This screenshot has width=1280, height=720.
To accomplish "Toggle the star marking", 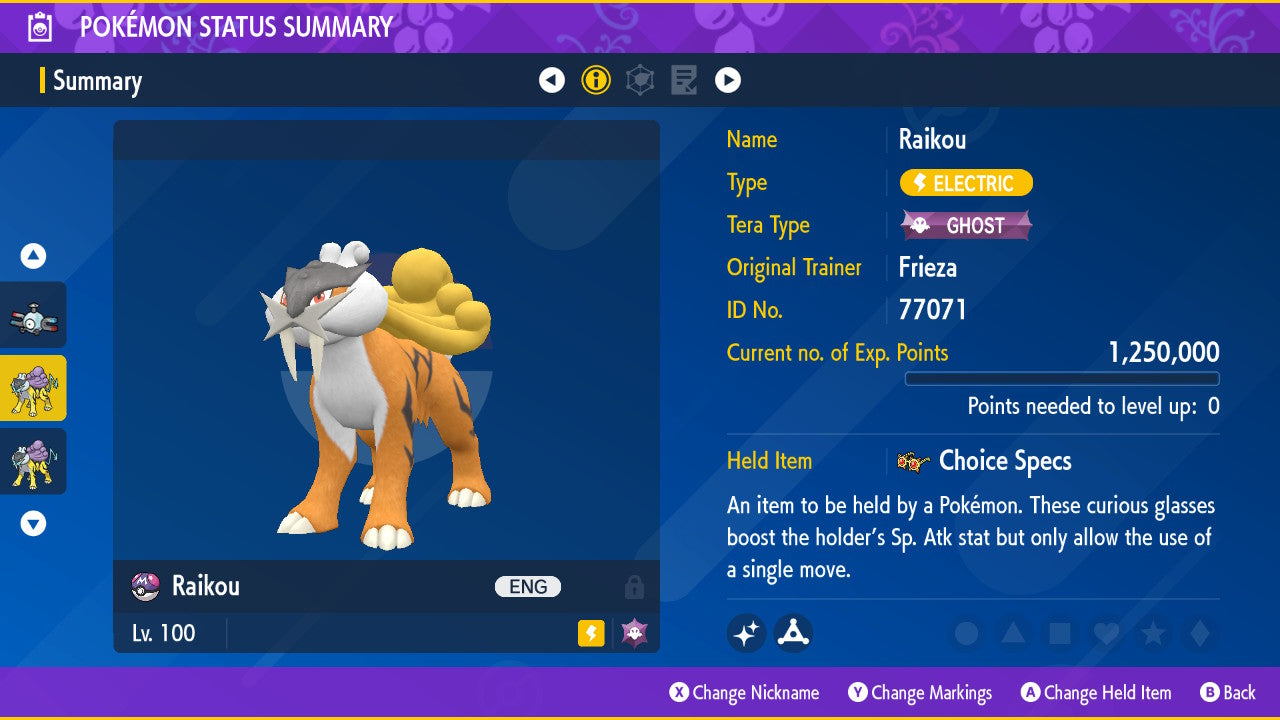I will (1152, 633).
